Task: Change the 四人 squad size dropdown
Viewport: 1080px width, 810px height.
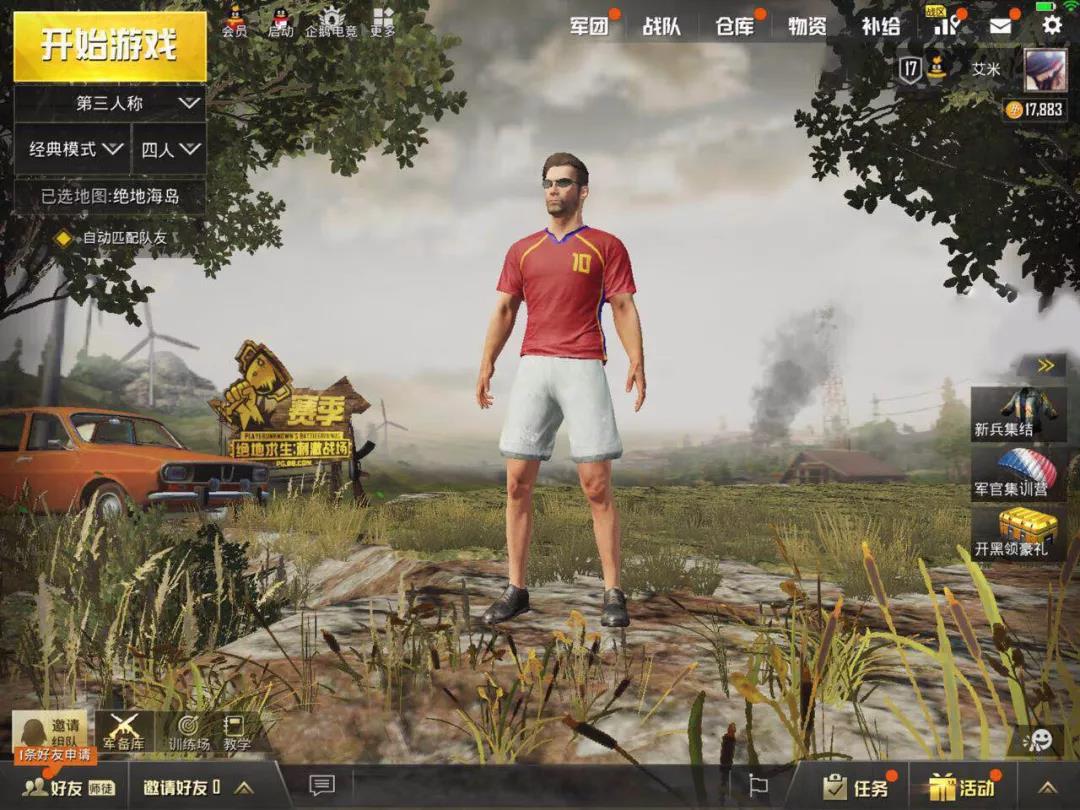Action: [169, 150]
